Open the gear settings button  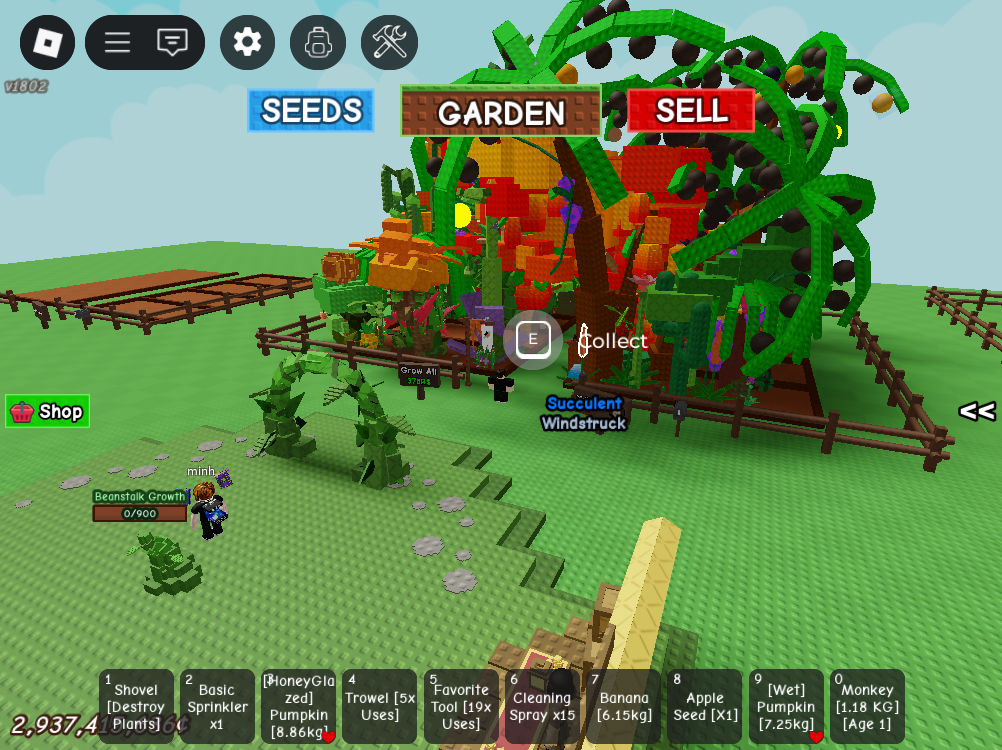247,43
